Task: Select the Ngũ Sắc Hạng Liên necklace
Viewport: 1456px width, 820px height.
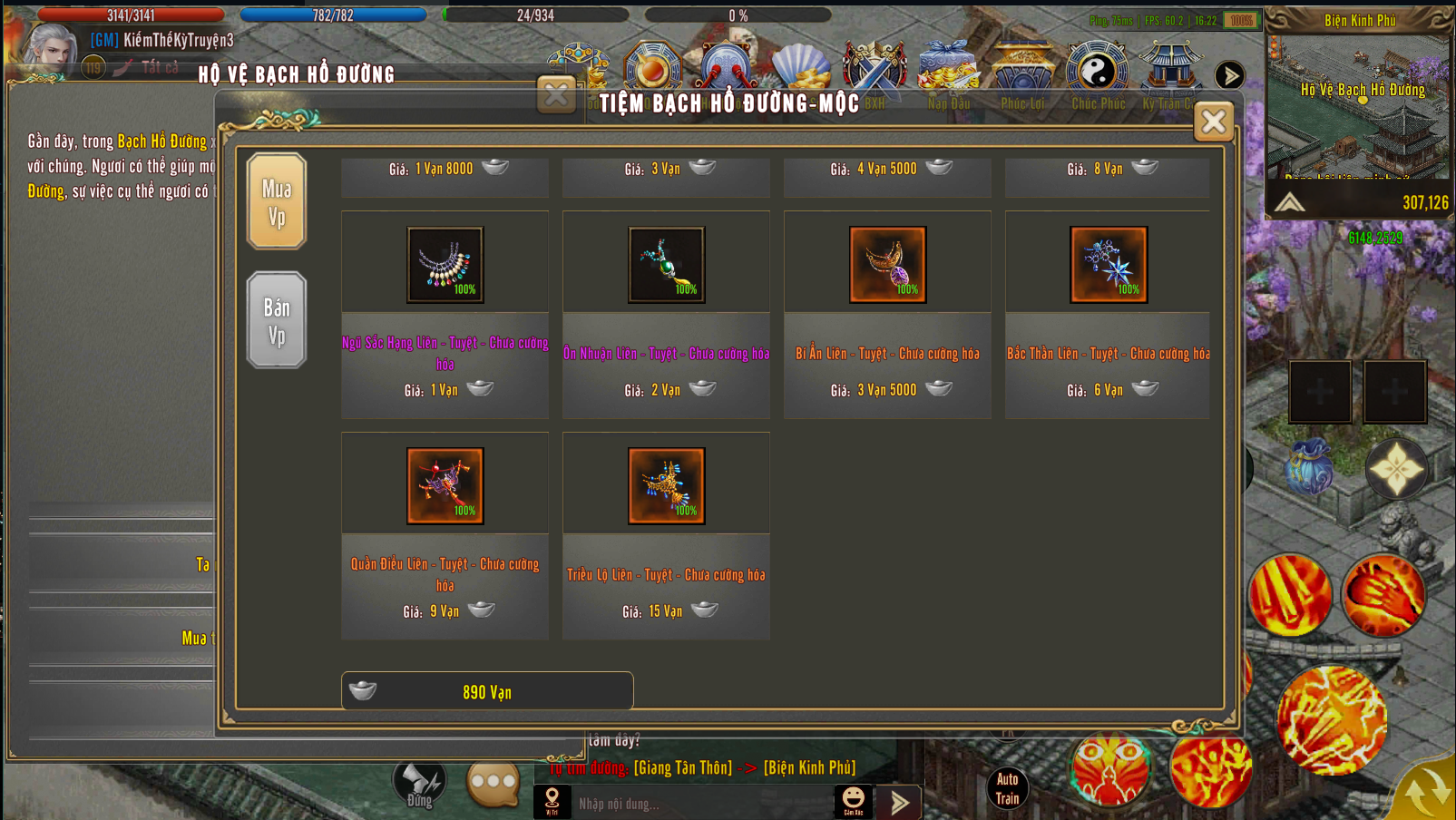Action: click(445, 265)
